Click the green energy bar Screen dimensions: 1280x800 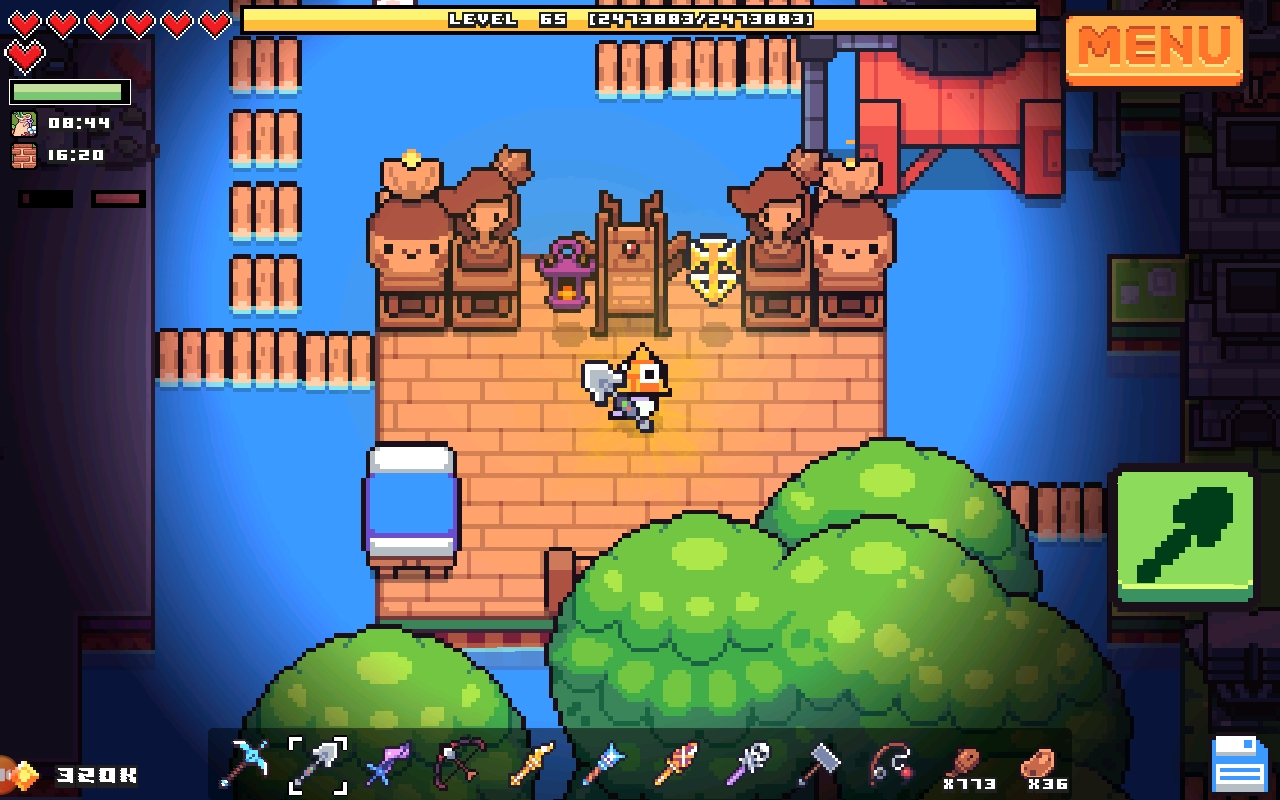click(67, 91)
